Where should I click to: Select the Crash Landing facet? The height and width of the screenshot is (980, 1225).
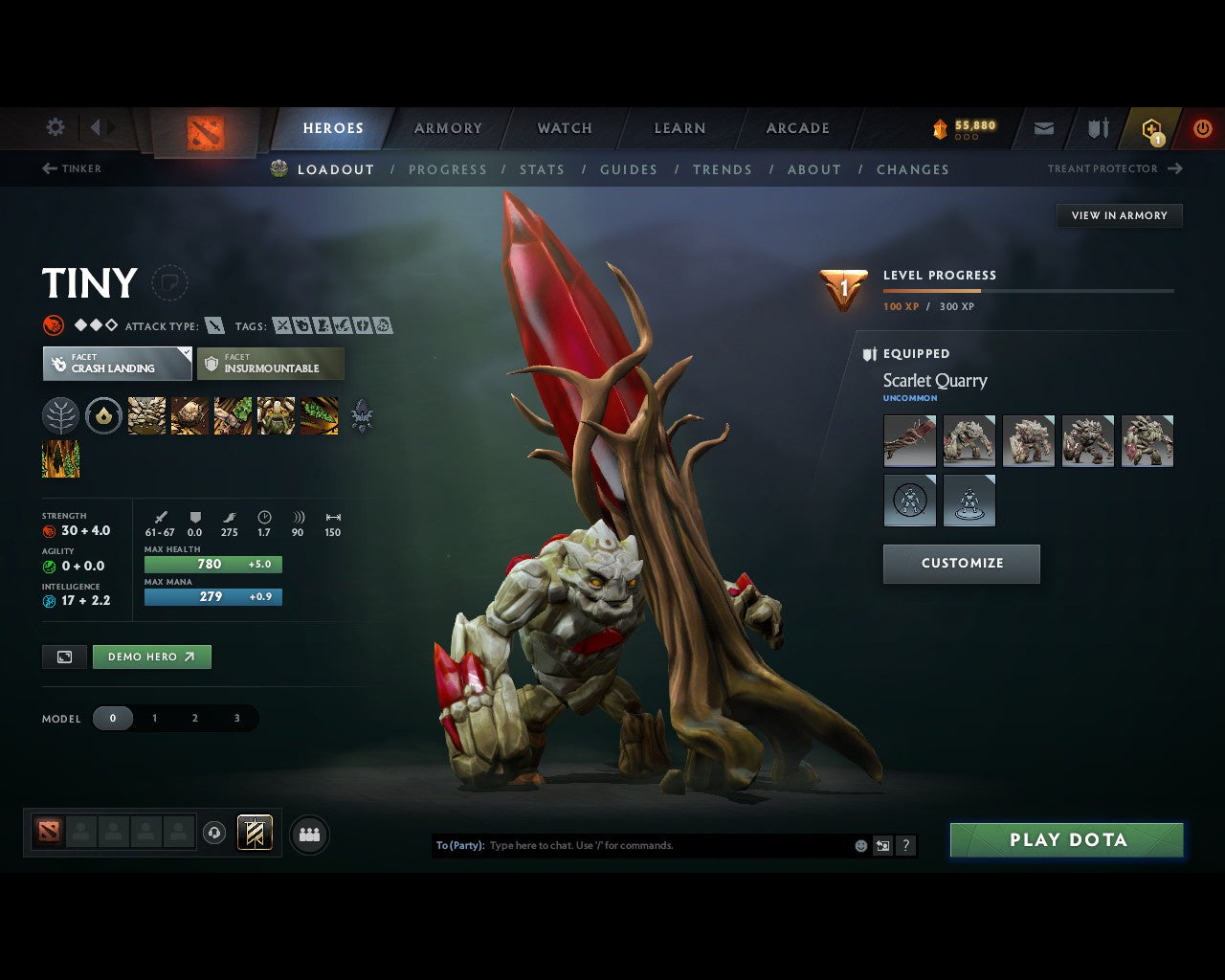(117, 364)
